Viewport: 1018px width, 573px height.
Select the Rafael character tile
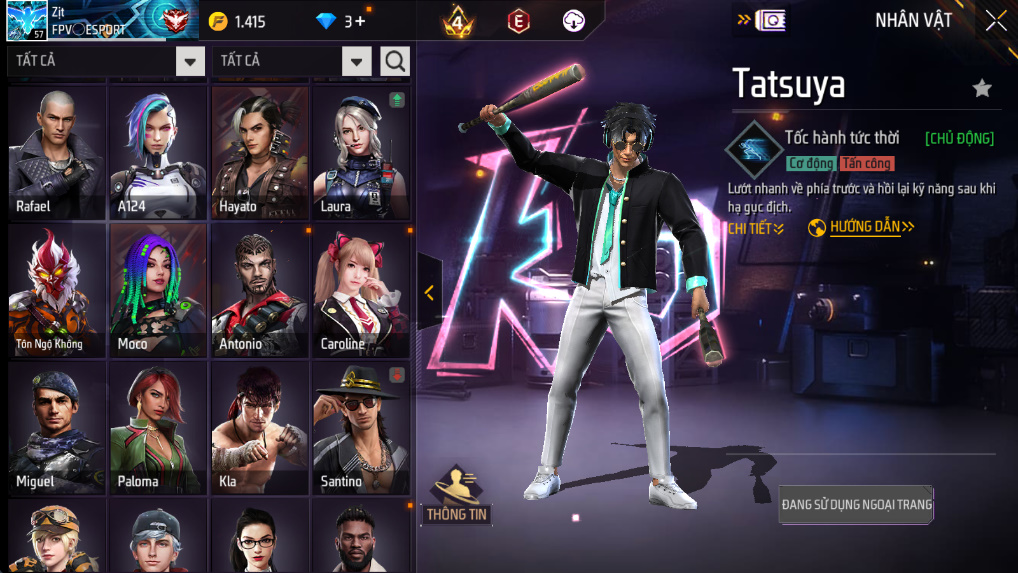pos(57,152)
